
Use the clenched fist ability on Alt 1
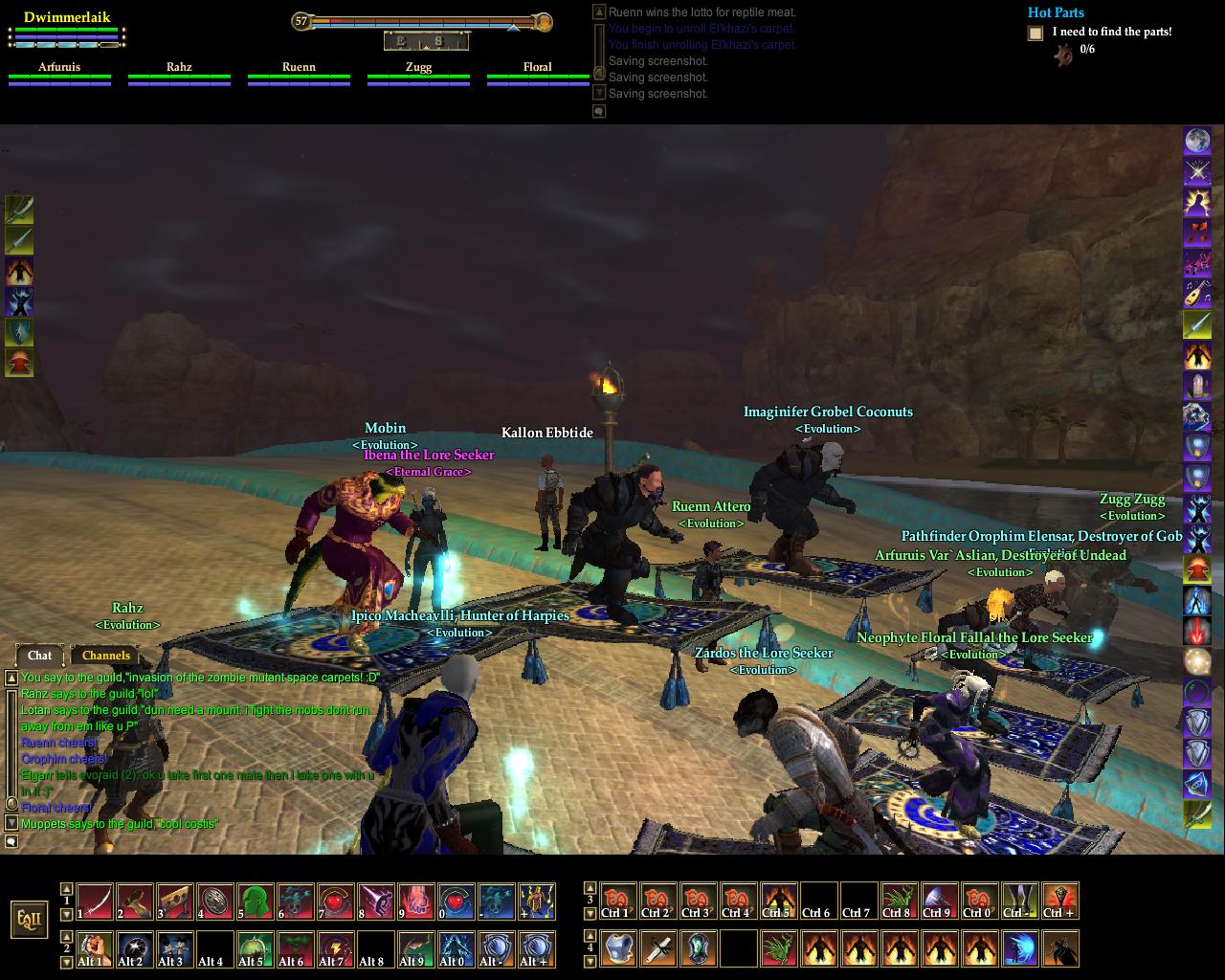coord(95,949)
